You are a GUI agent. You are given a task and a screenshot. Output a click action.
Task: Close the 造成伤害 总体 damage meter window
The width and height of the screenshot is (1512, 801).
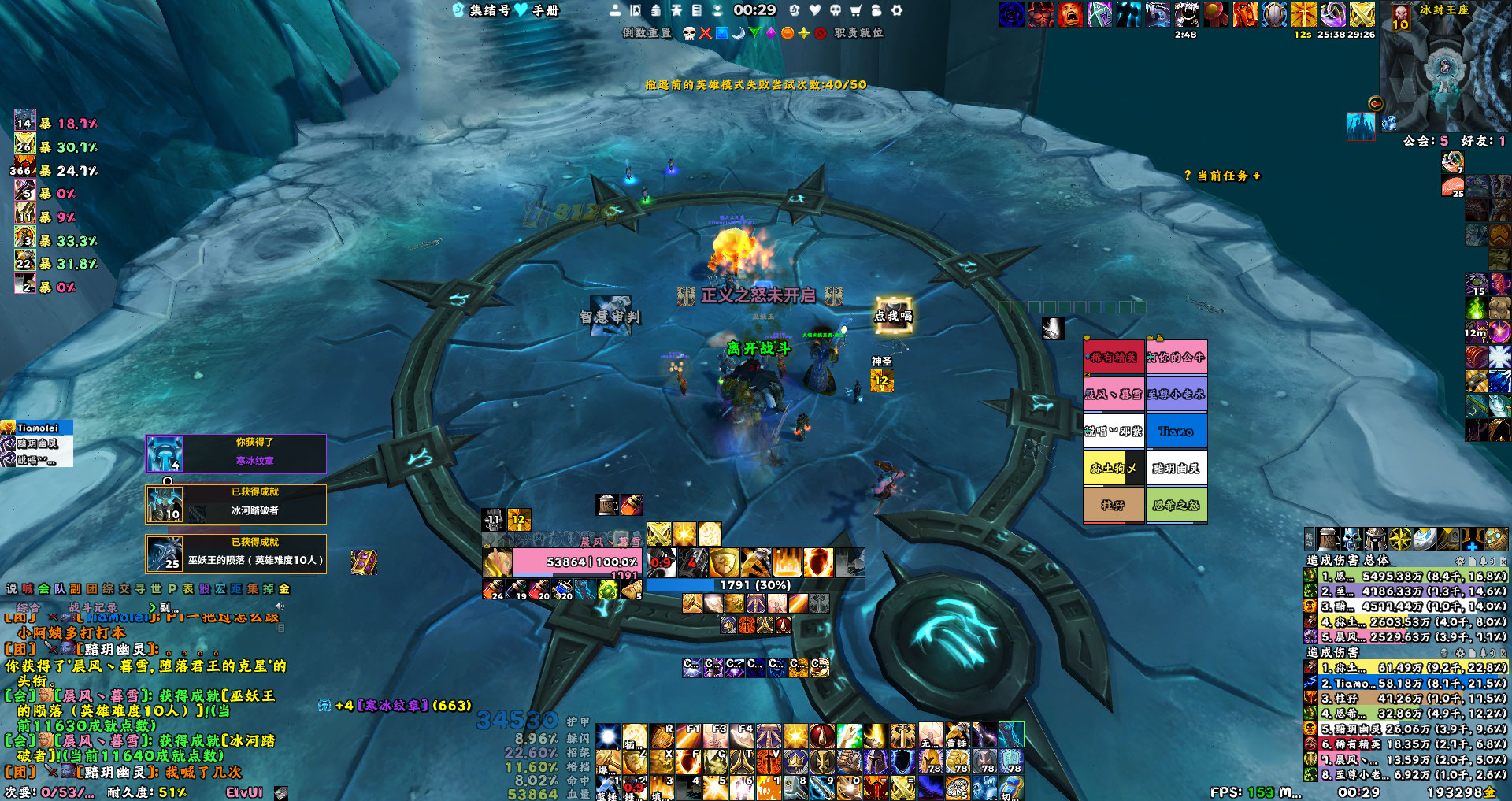pyautogui.click(x=1504, y=561)
